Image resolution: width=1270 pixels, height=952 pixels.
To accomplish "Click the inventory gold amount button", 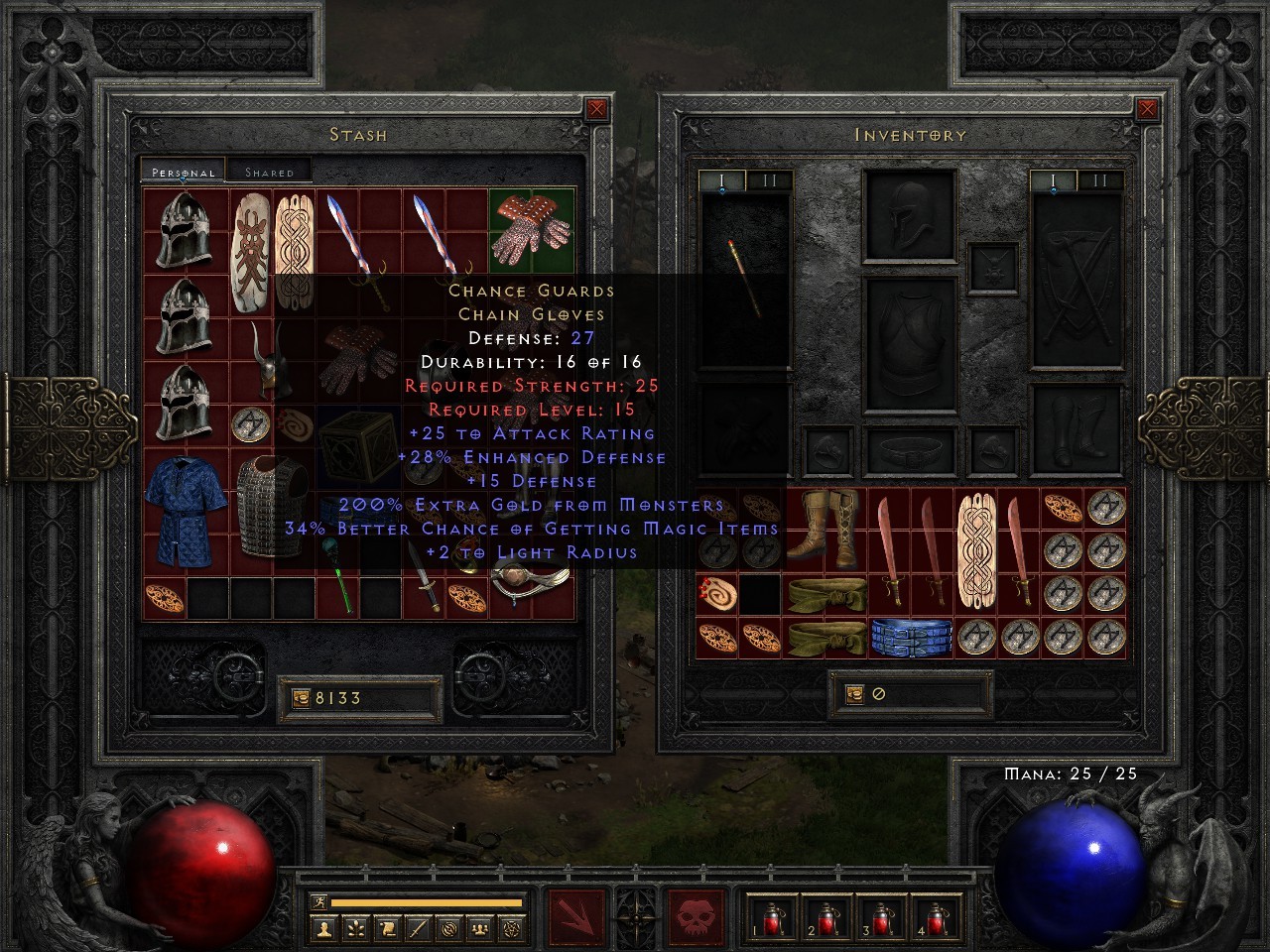I will [873, 693].
